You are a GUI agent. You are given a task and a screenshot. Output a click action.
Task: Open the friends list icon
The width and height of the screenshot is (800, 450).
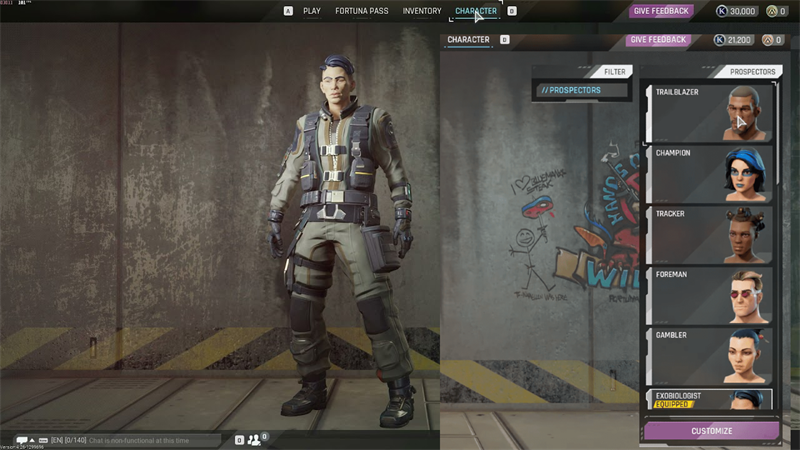click(x=256, y=439)
